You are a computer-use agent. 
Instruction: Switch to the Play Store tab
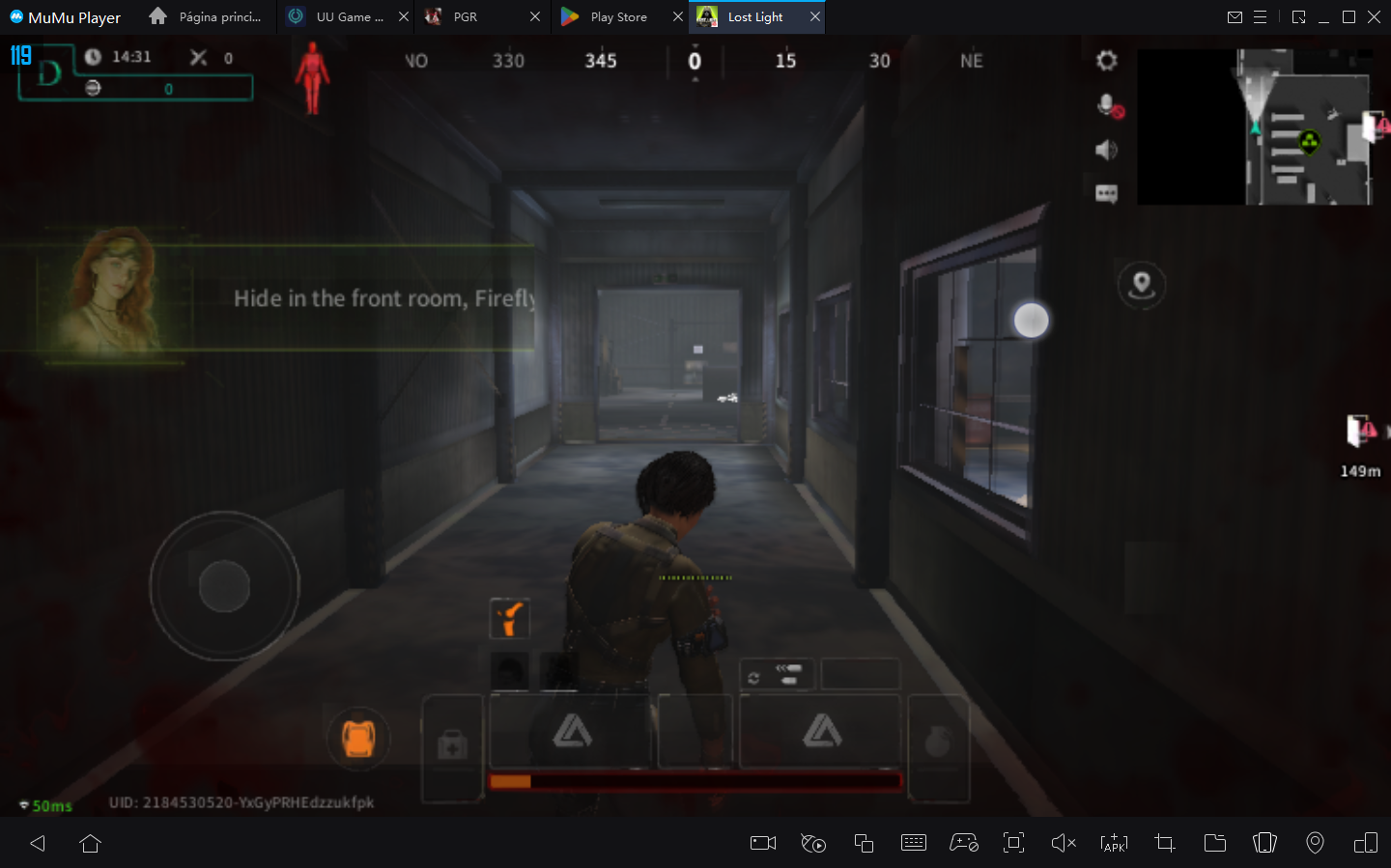pyautogui.click(x=618, y=16)
